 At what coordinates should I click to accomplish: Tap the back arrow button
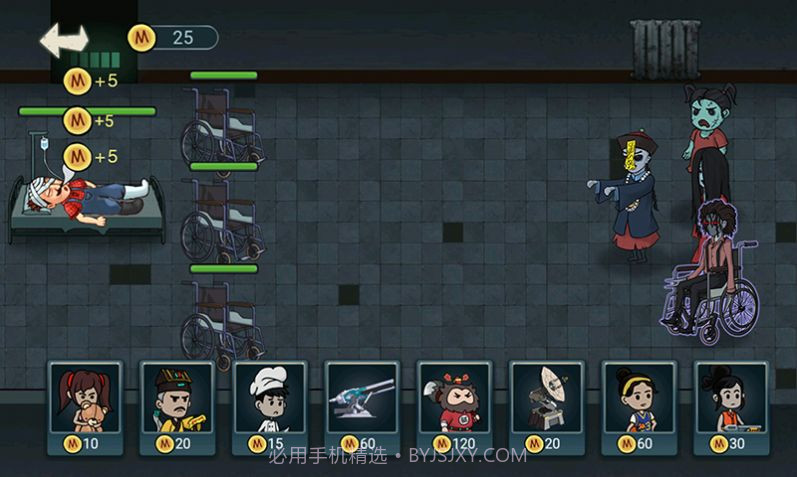(x=64, y=40)
